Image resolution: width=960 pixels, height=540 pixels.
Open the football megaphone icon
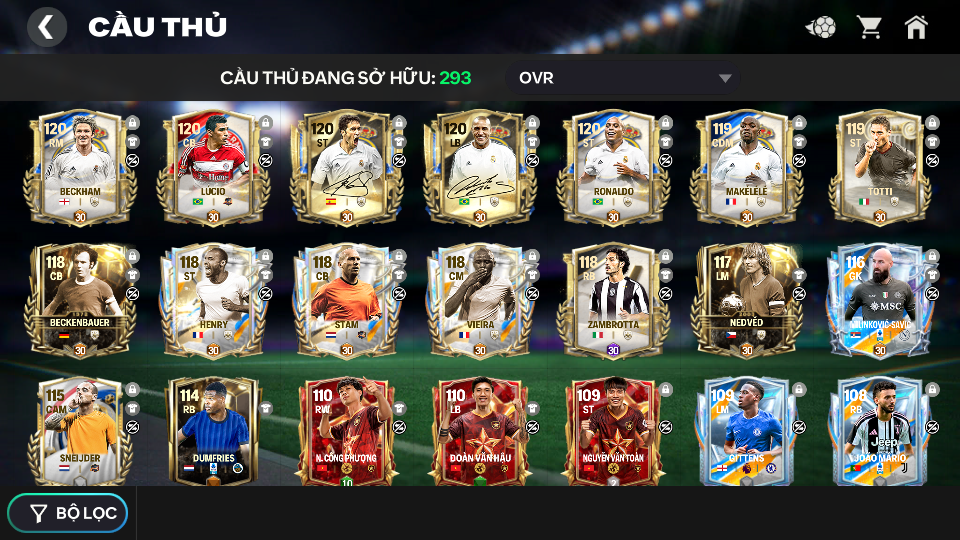pos(821,27)
